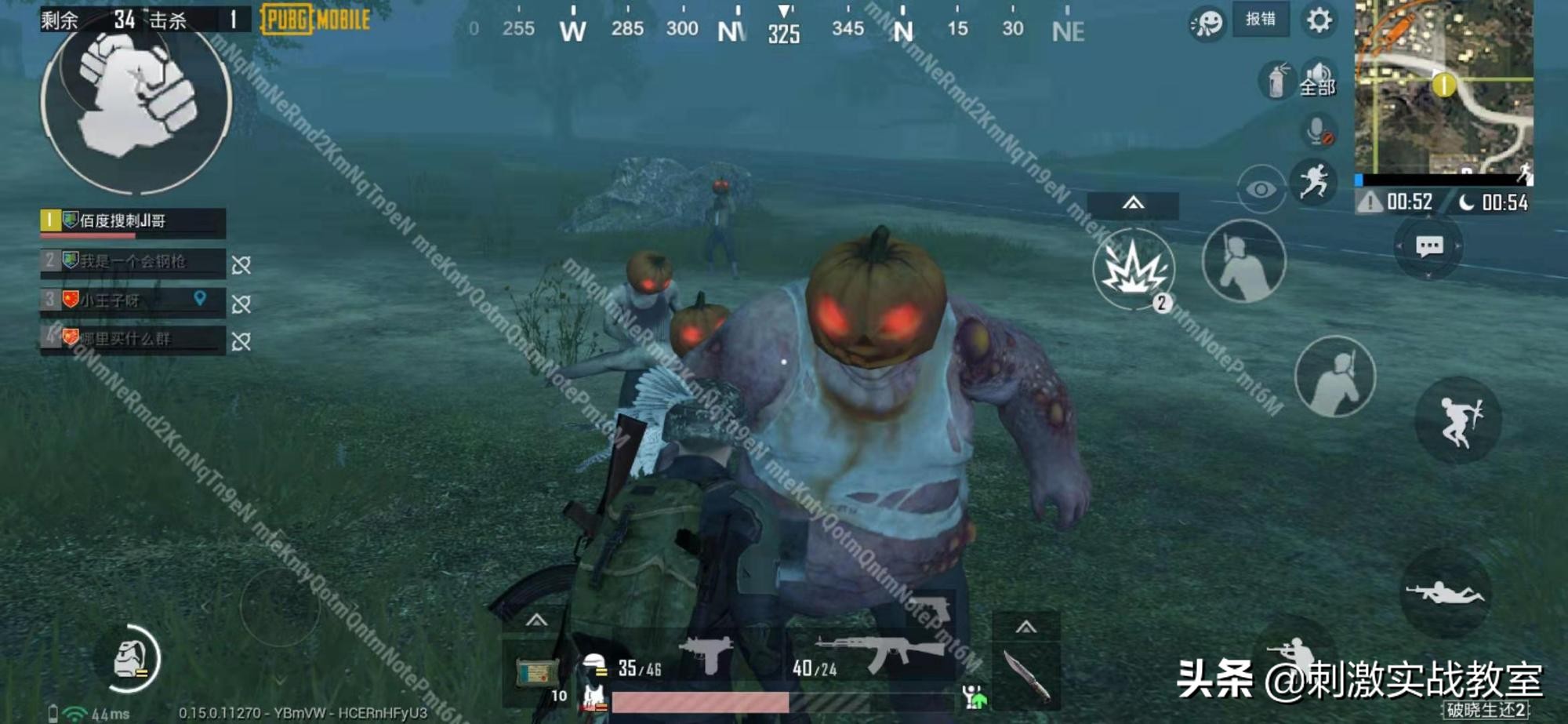The height and width of the screenshot is (724, 1568).
Task: Activate the sprint running-man button
Action: point(1315,181)
